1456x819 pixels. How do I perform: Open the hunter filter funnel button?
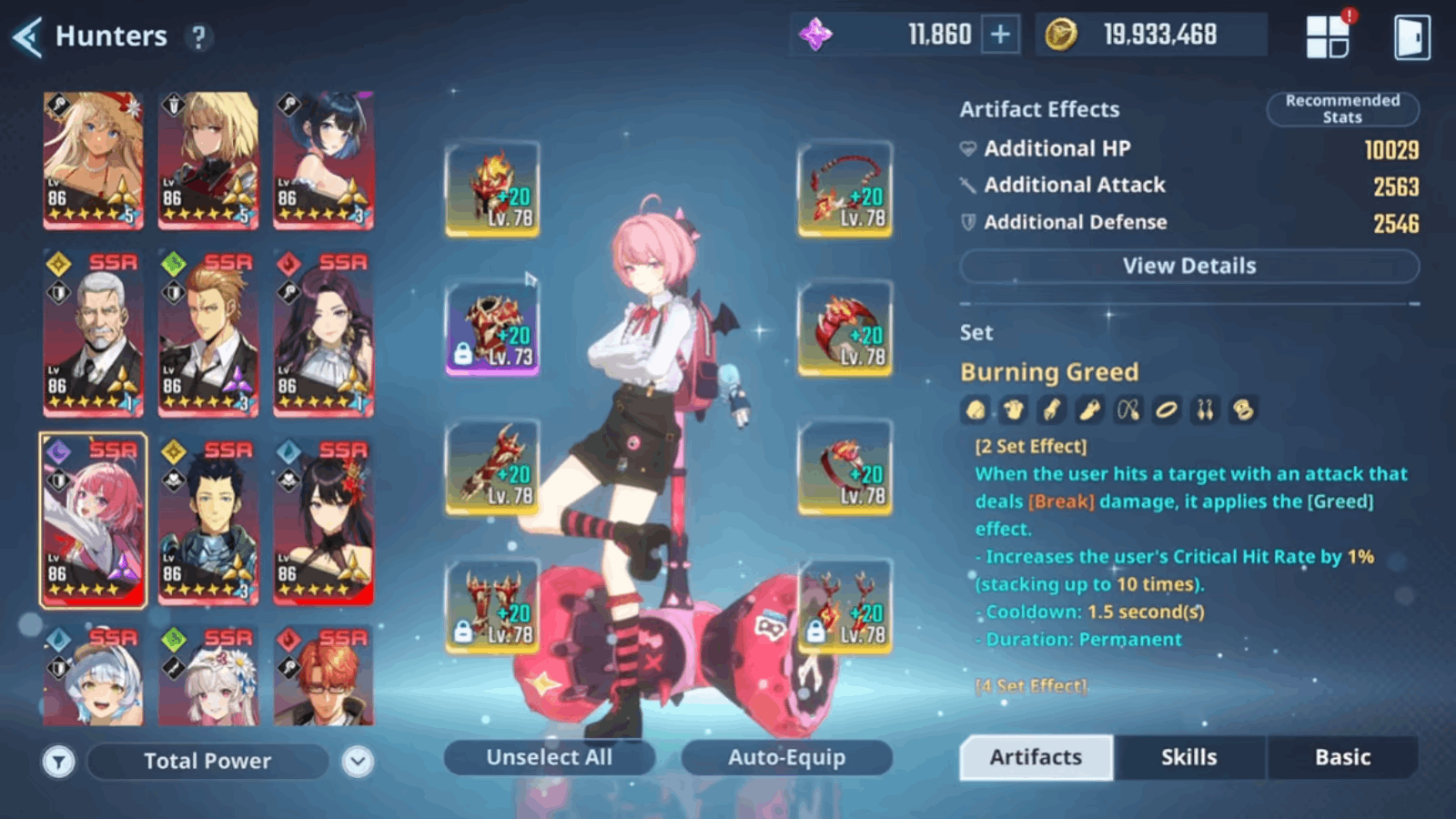(59, 761)
